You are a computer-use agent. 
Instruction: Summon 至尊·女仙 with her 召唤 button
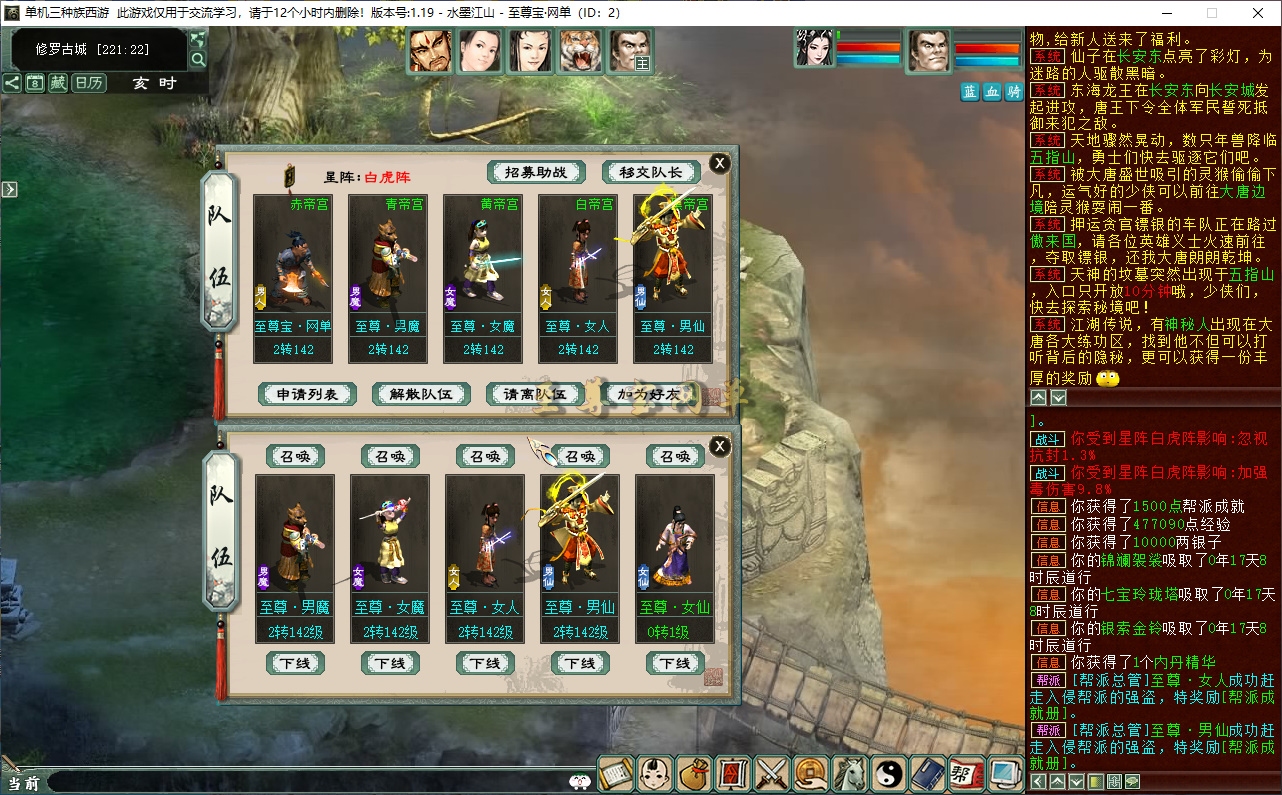click(x=675, y=456)
